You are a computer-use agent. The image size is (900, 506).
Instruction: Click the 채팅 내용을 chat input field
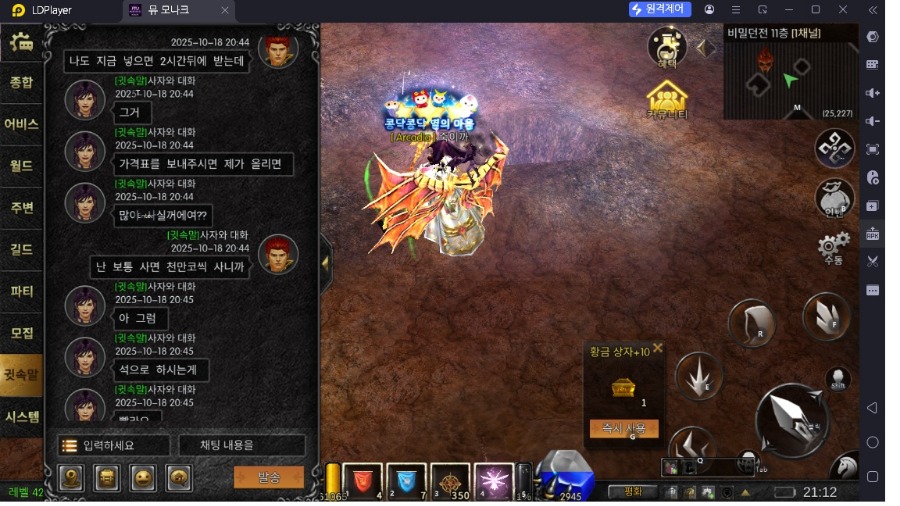tap(242, 445)
